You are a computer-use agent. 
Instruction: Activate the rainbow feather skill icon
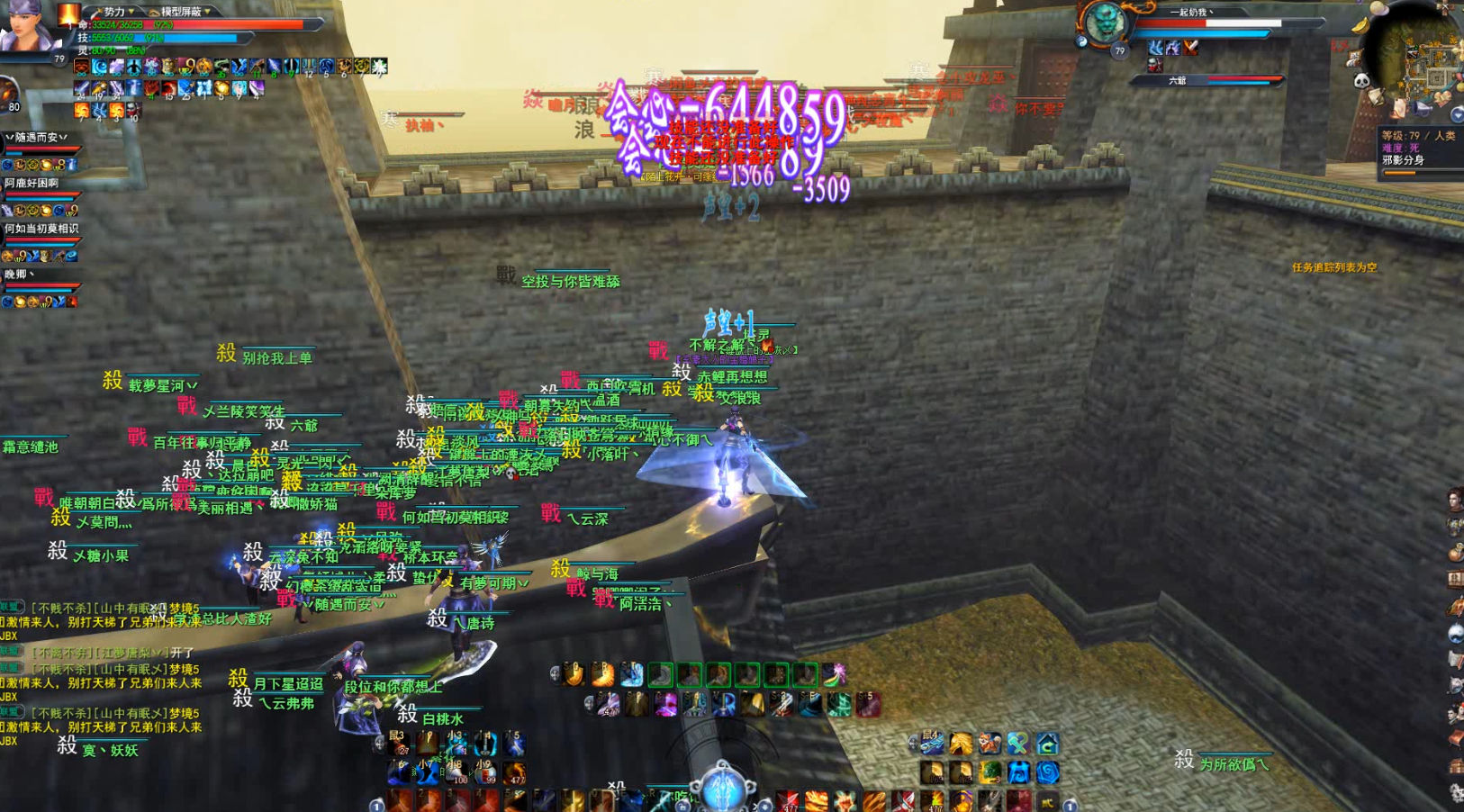[x=834, y=673]
